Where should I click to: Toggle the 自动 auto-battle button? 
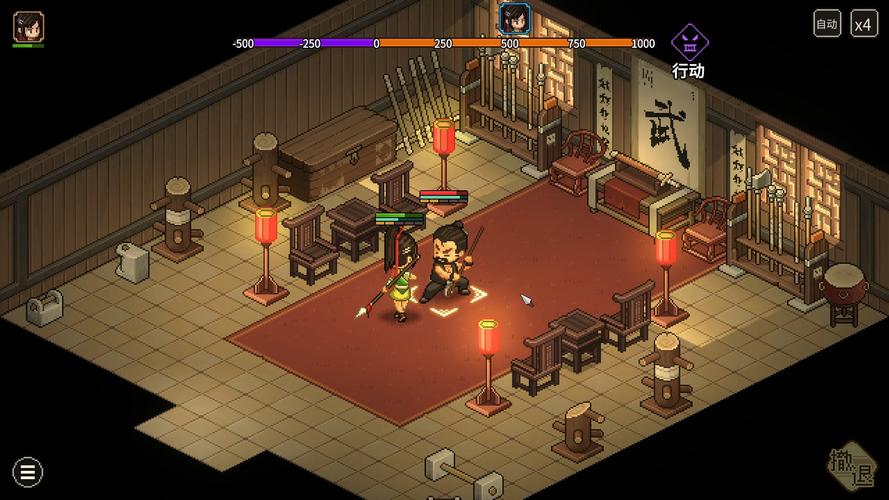tap(827, 24)
